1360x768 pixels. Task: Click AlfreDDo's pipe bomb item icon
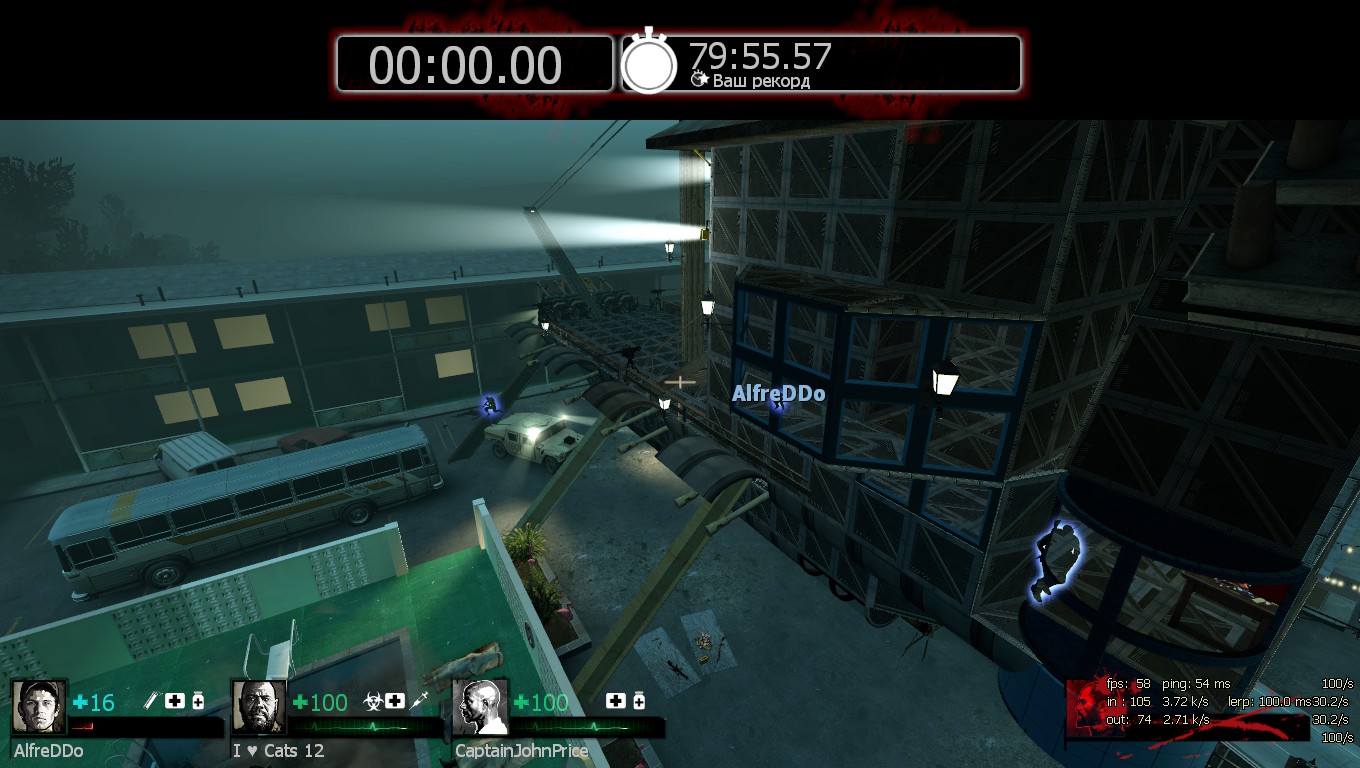153,701
